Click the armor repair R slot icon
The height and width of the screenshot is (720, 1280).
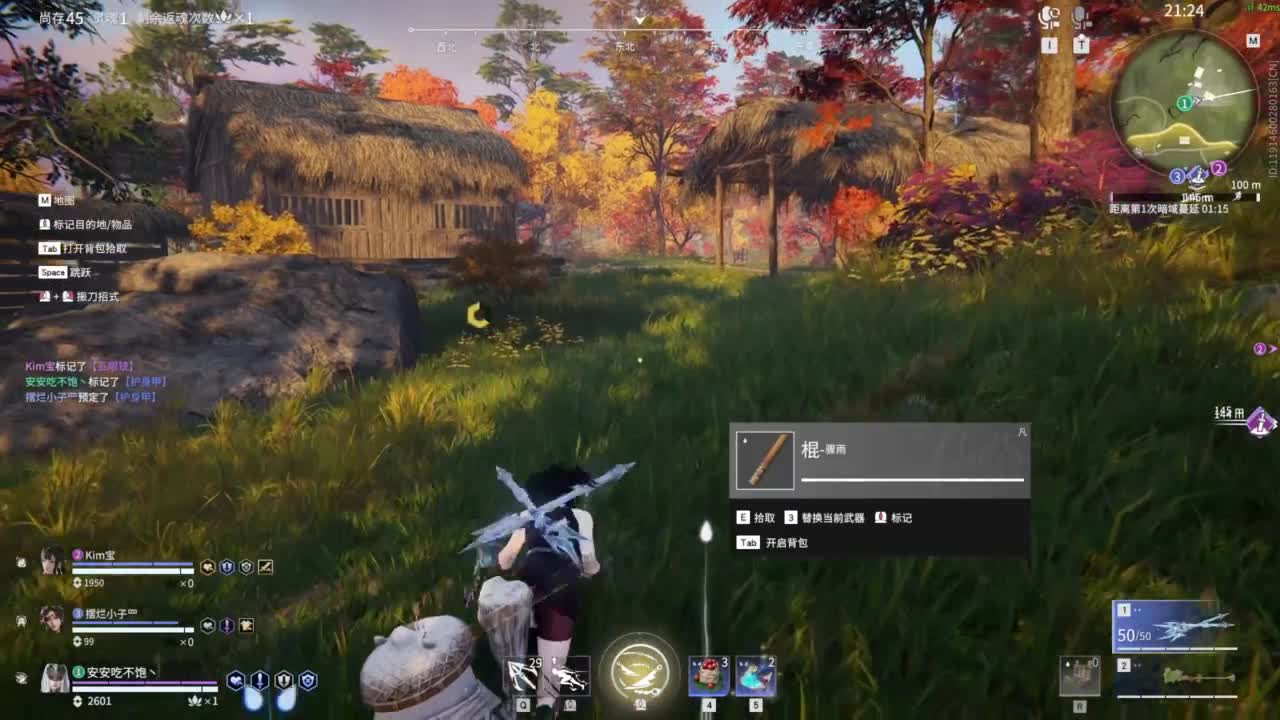pyautogui.click(x=1080, y=676)
